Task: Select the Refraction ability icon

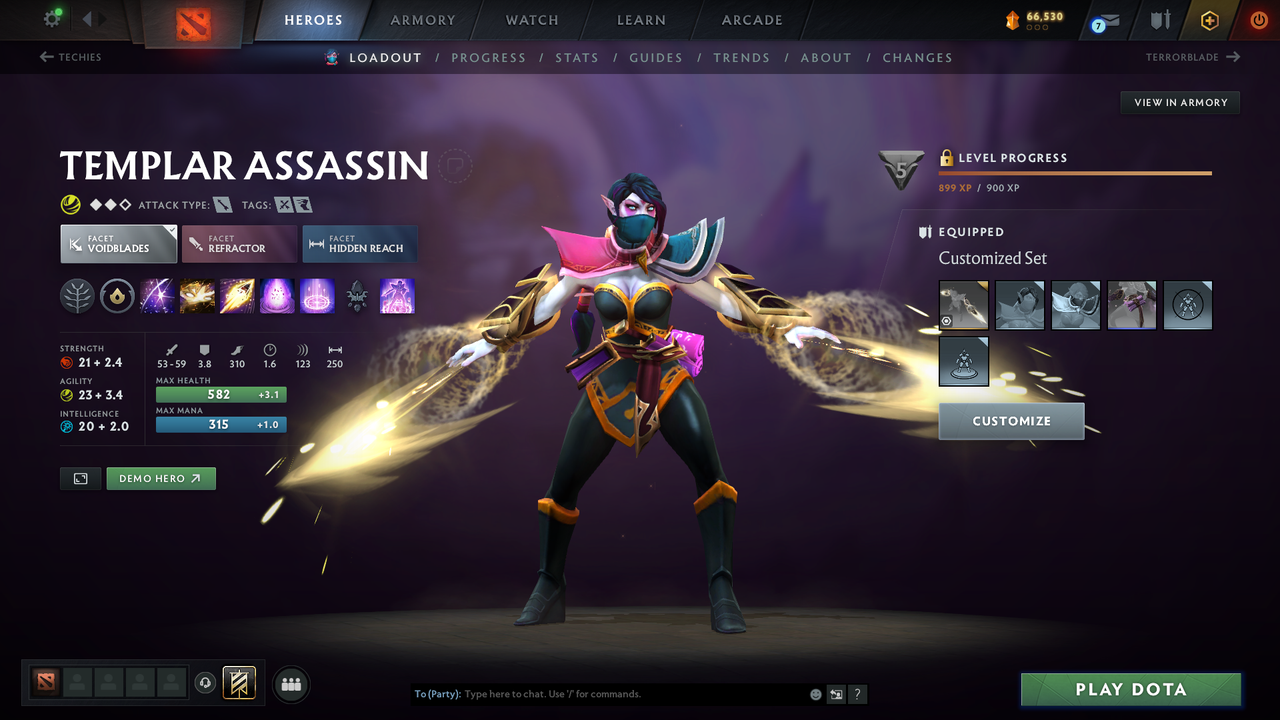Action: pos(157,296)
